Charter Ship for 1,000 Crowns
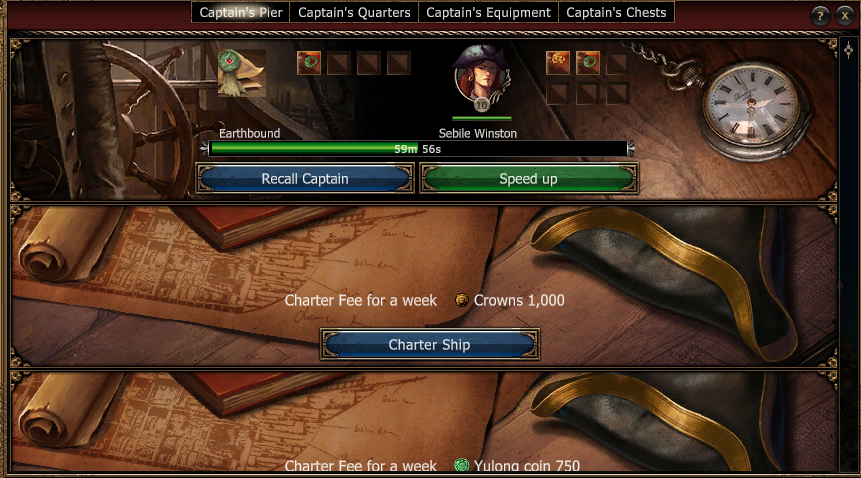 [429, 345]
